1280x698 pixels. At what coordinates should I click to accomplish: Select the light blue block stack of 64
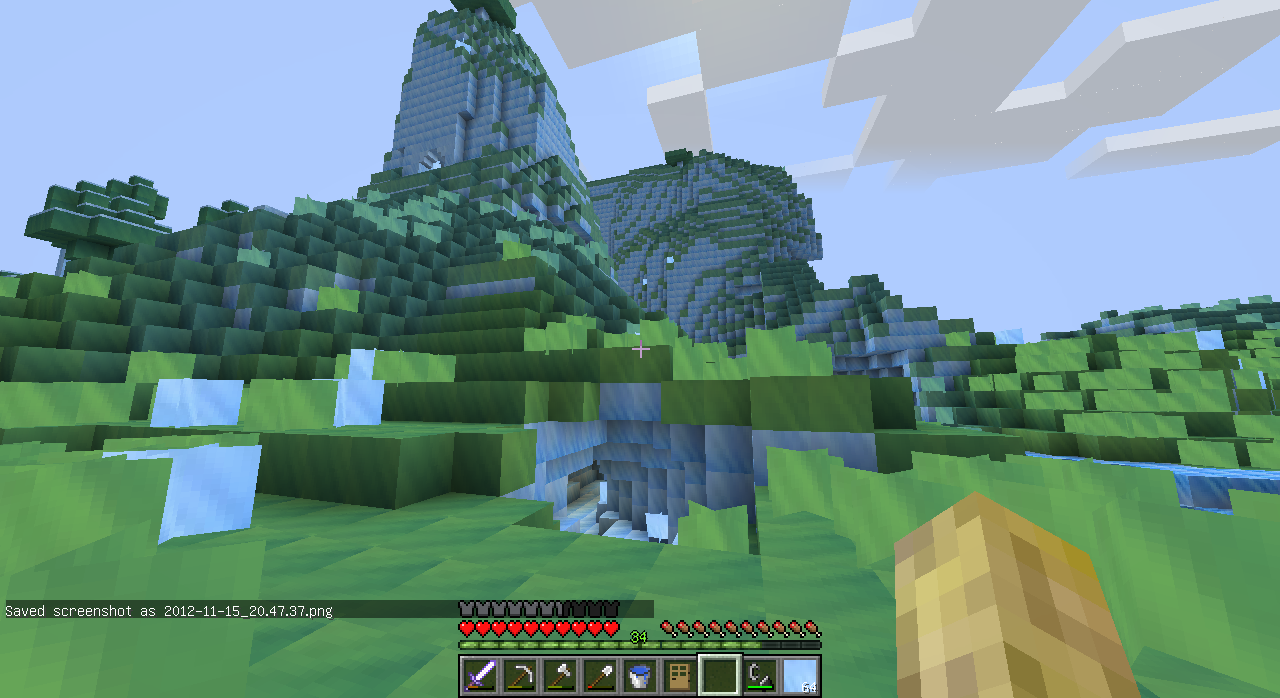point(800,675)
